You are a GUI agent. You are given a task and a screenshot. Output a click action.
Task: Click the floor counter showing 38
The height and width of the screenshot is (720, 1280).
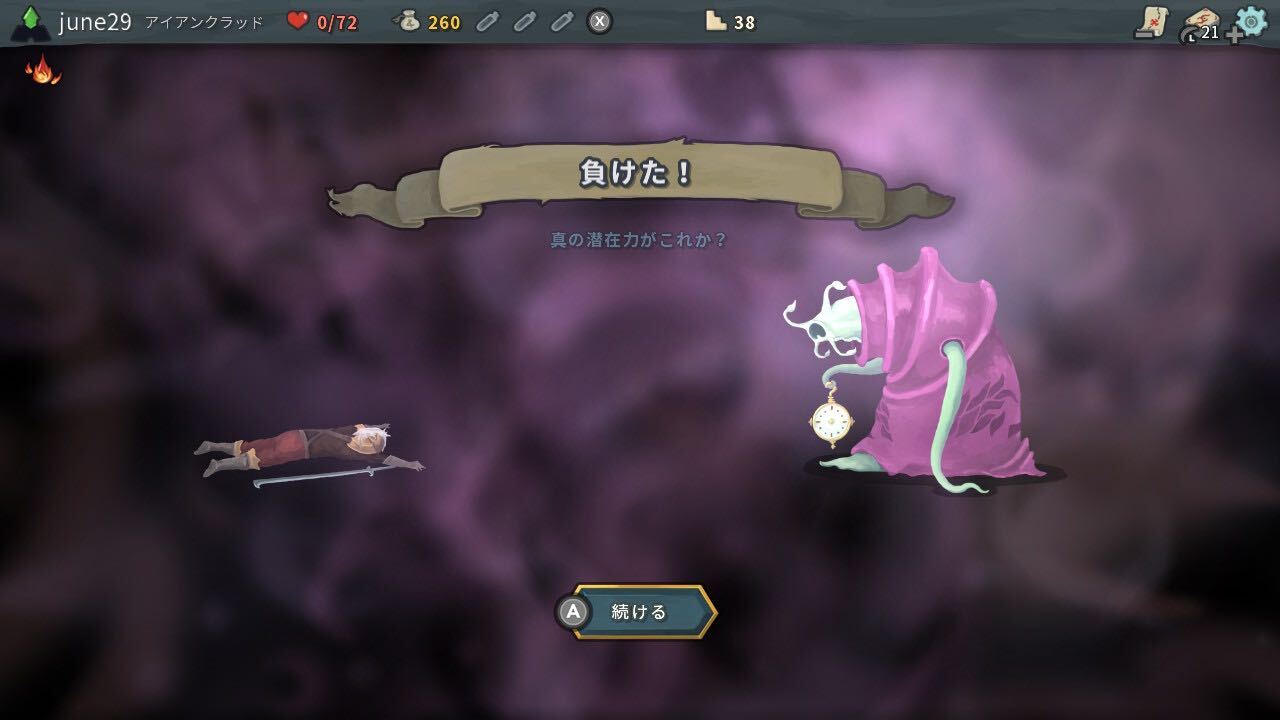click(729, 20)
